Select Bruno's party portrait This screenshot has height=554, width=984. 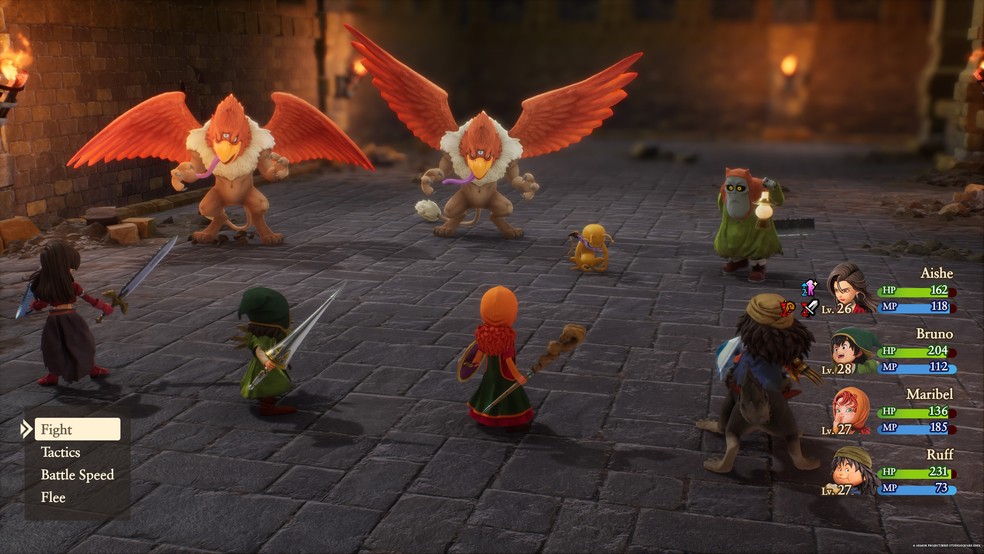click(851, 349)
